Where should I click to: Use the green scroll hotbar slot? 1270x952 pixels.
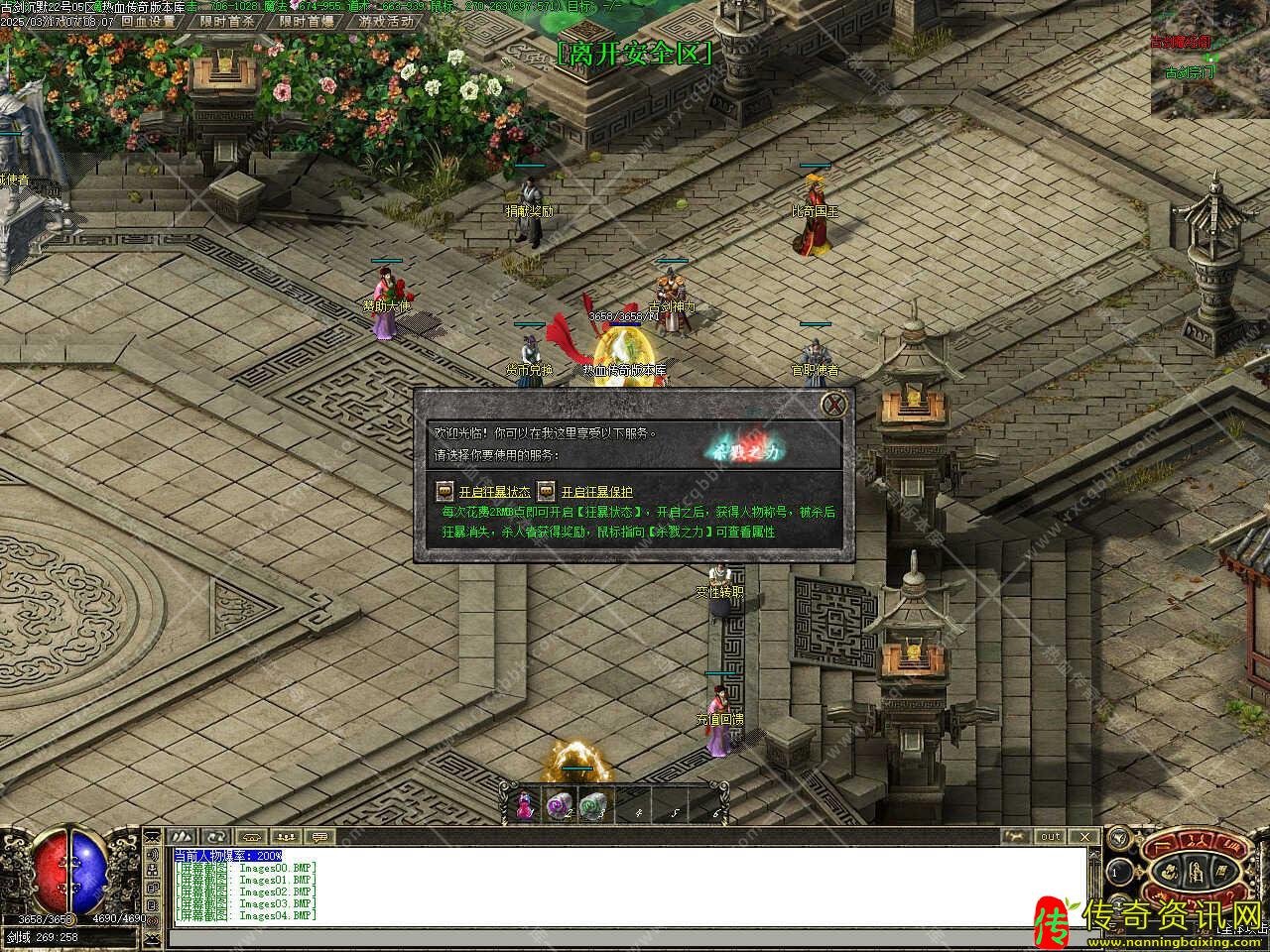(x=592, y=807)
